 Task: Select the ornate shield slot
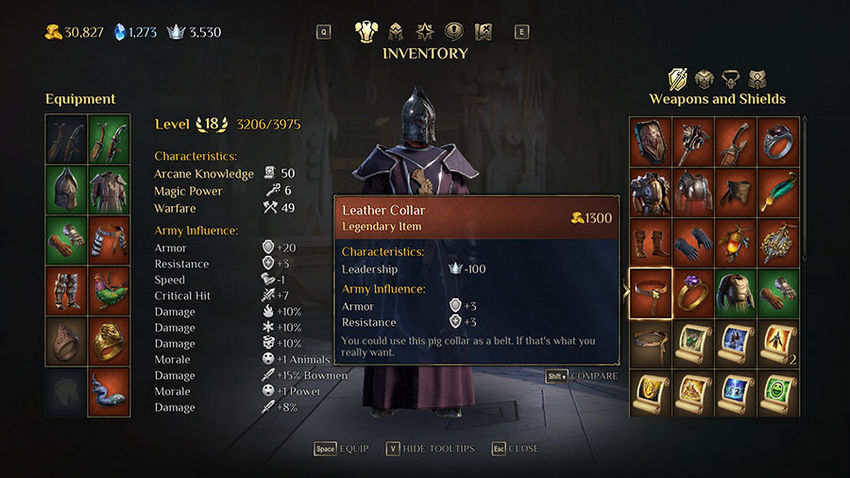click(x=650, y=140)
